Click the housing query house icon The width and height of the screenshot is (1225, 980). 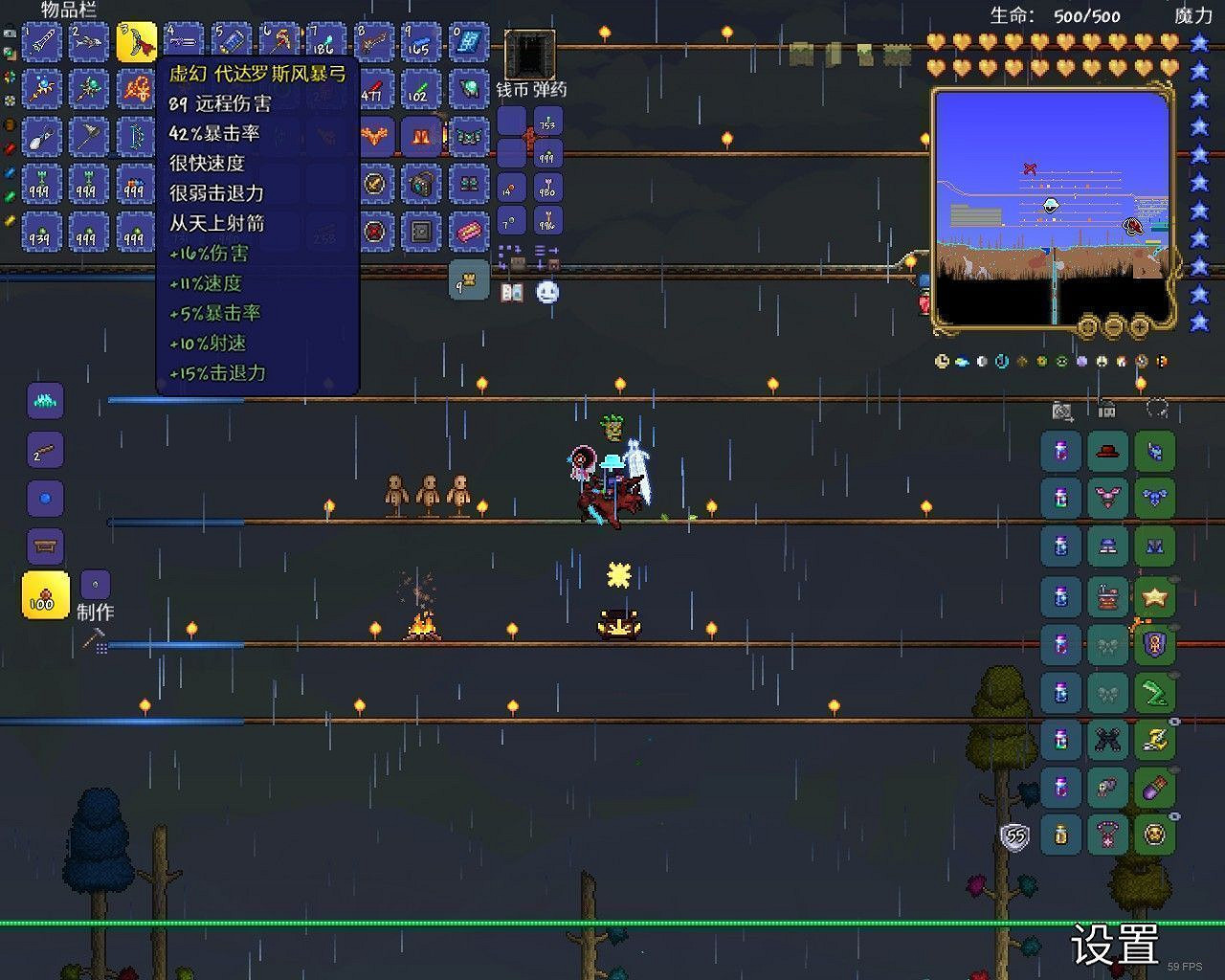point(1107,410)
